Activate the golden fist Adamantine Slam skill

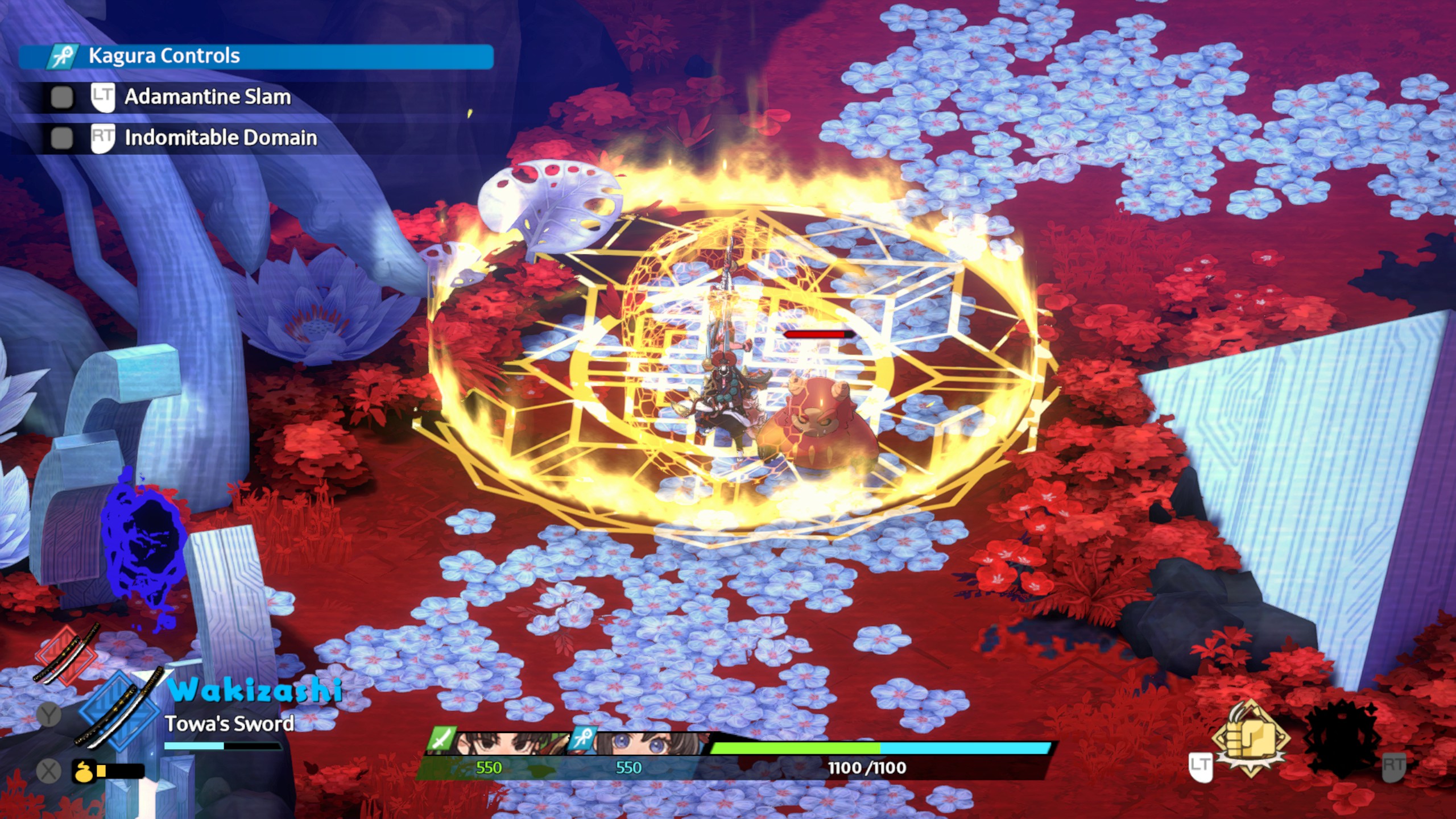[1250, 738]
